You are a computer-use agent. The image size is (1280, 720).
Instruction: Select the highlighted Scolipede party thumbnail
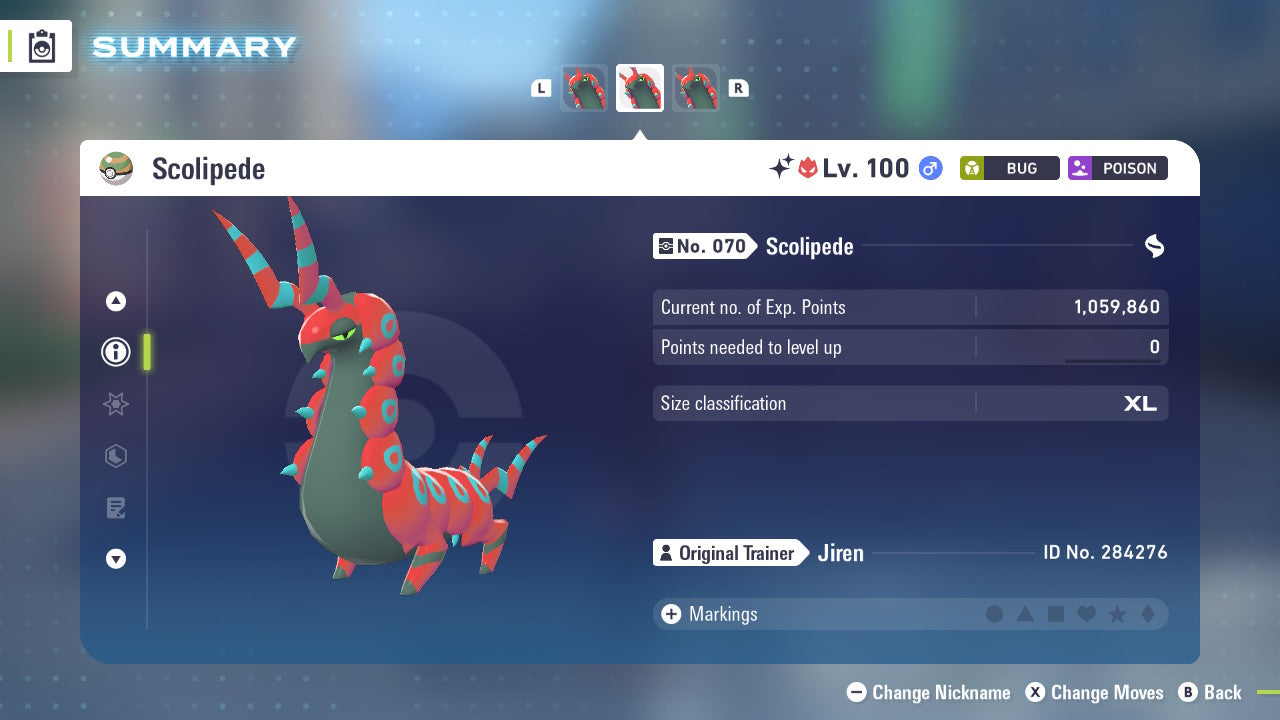[640, 87]
